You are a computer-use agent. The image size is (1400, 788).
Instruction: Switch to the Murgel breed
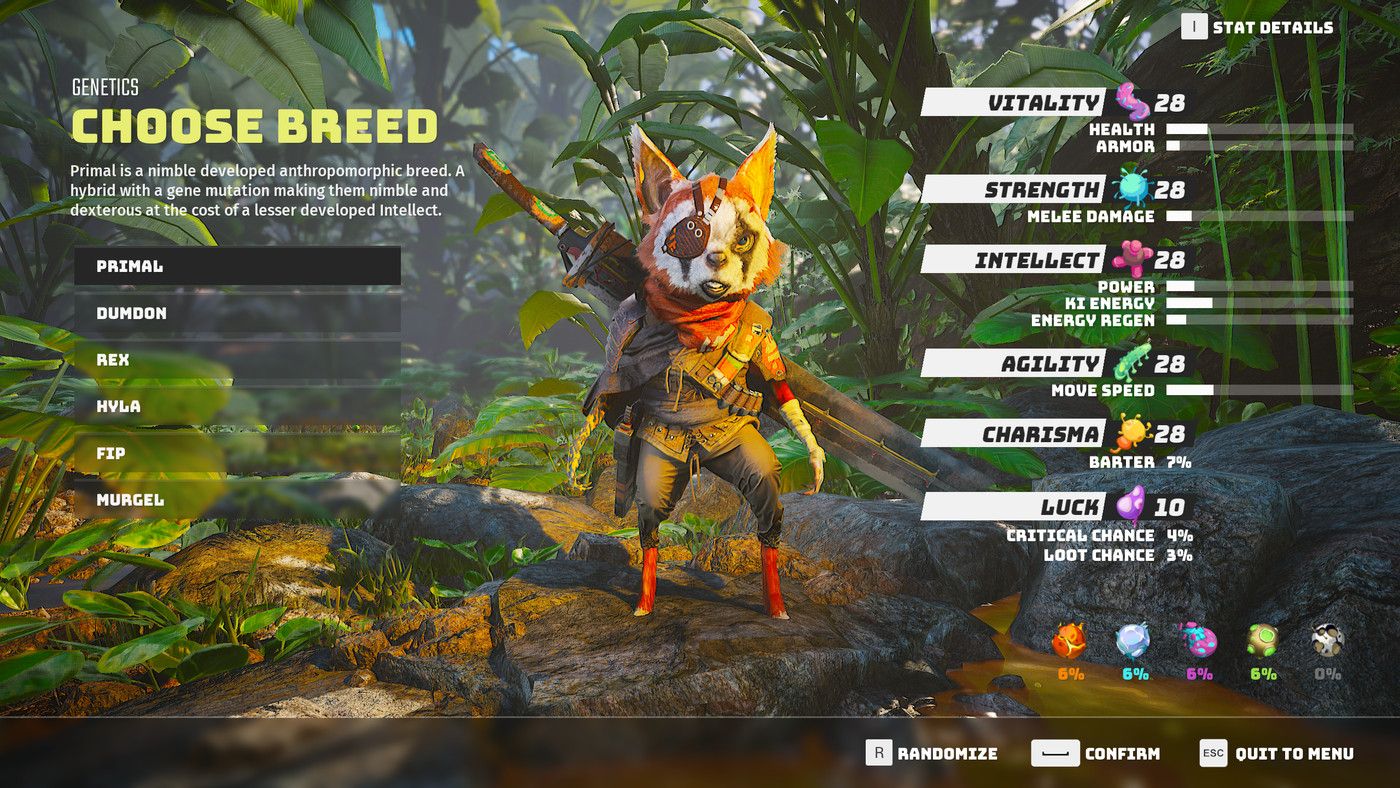(237, 500)
